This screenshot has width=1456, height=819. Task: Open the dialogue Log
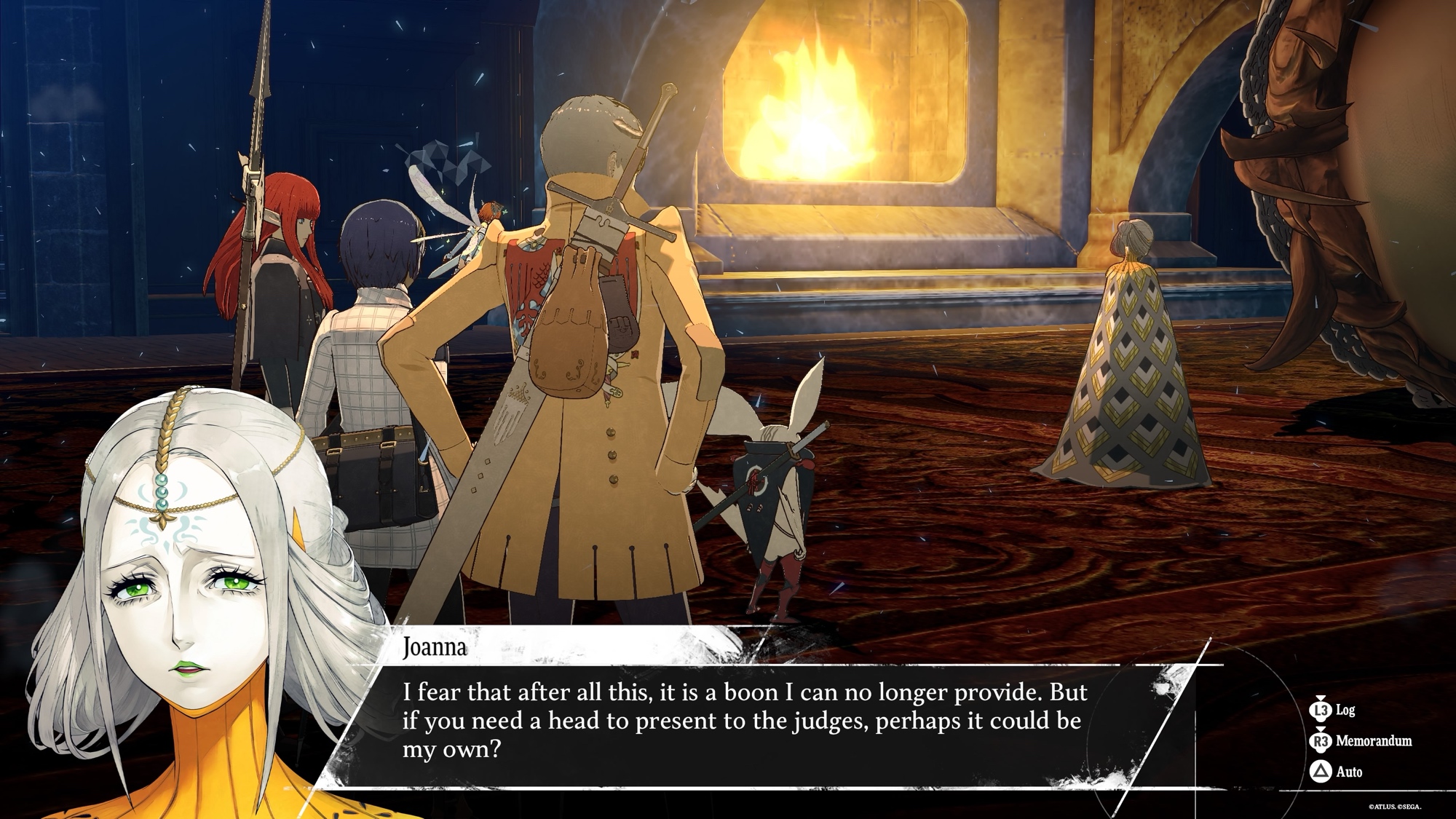click(x=1333, y=710)
